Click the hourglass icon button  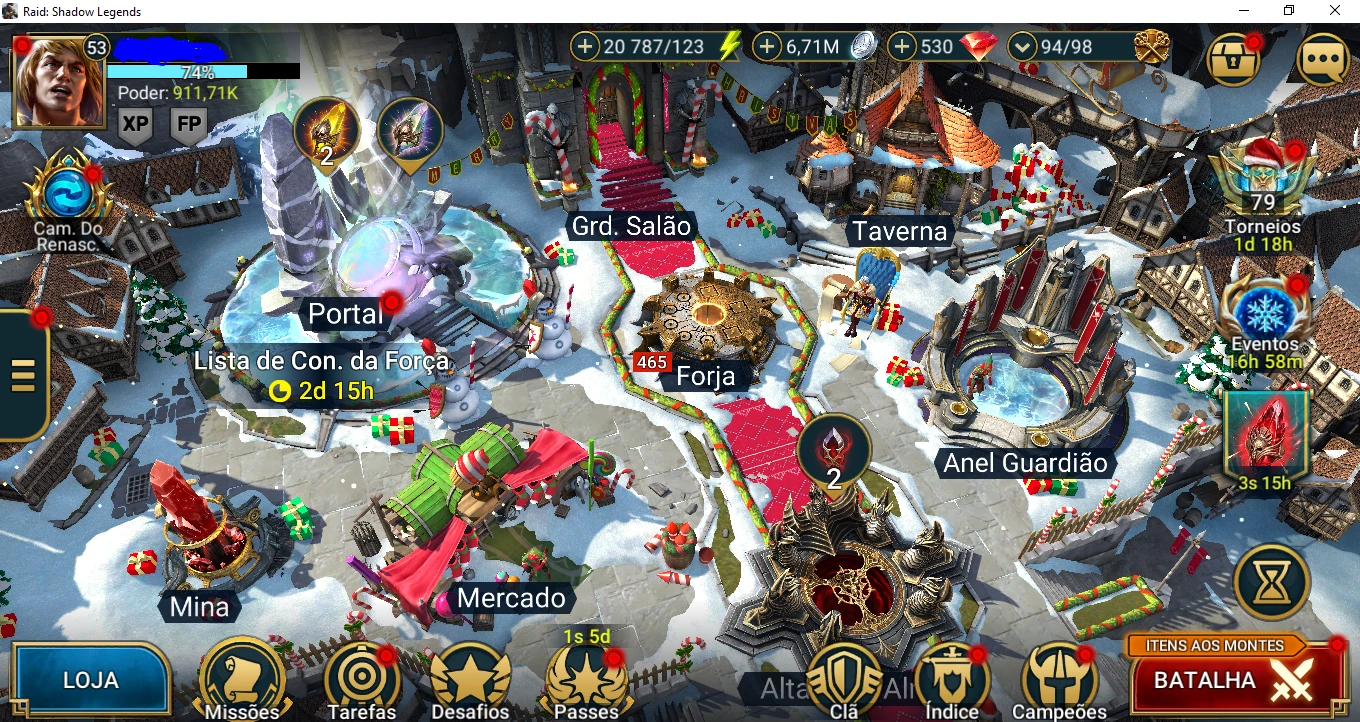[1272, 581]
